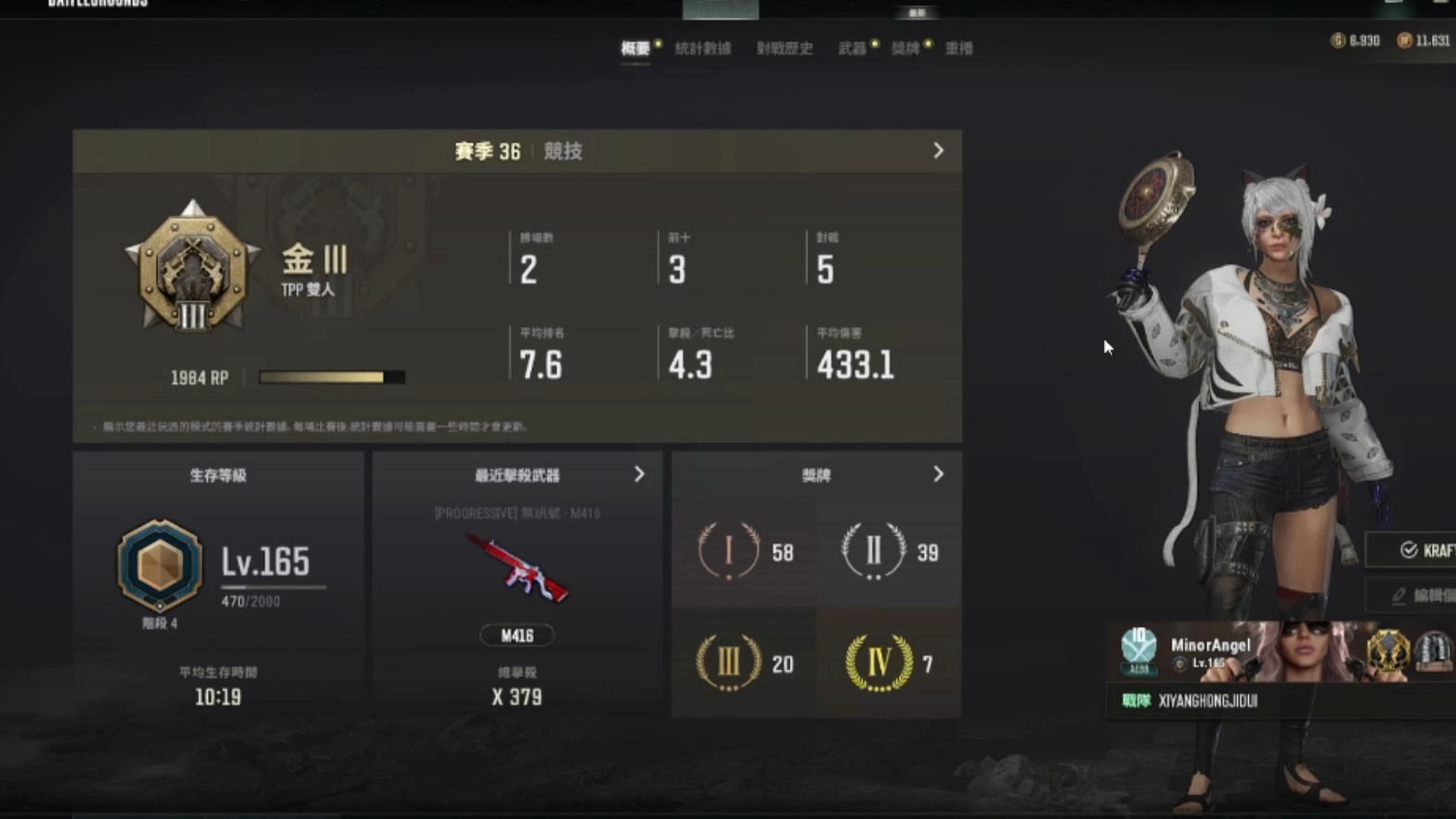This screenshot has height=819, width=1456.
Task: Click the red M416 weapon thumbnail
Action: pos(517,569)
